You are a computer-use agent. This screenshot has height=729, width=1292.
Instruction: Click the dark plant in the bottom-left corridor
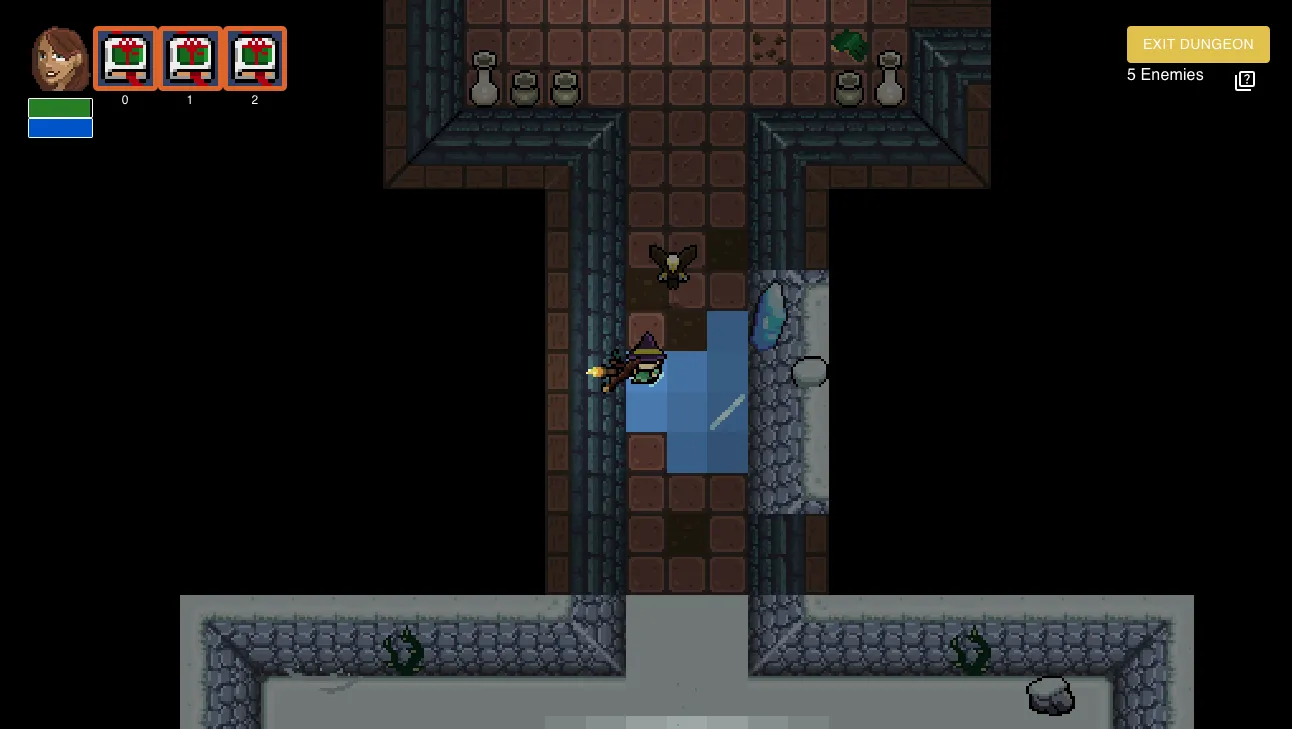[404, 651]
